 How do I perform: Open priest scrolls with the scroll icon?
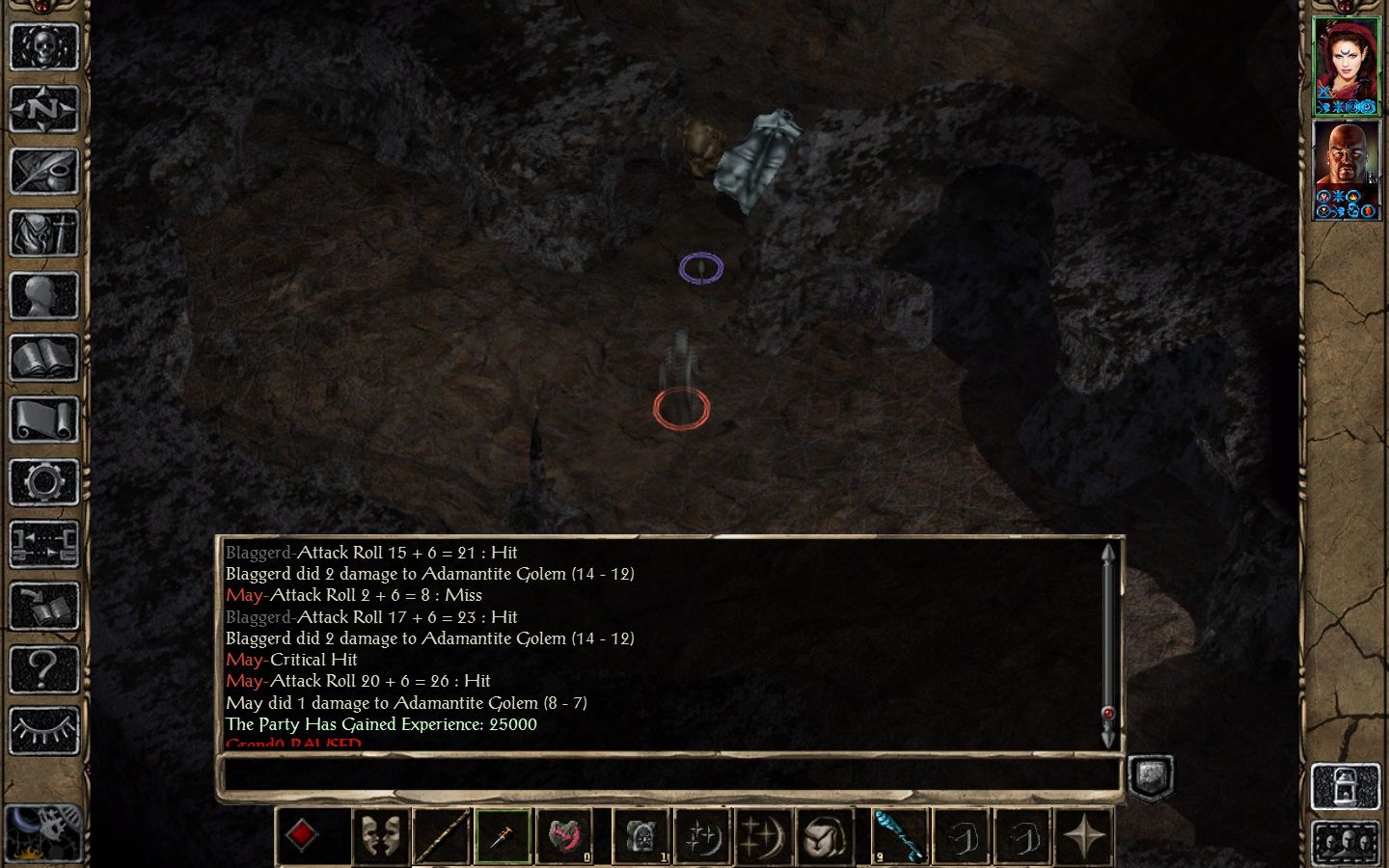[43, 420]
